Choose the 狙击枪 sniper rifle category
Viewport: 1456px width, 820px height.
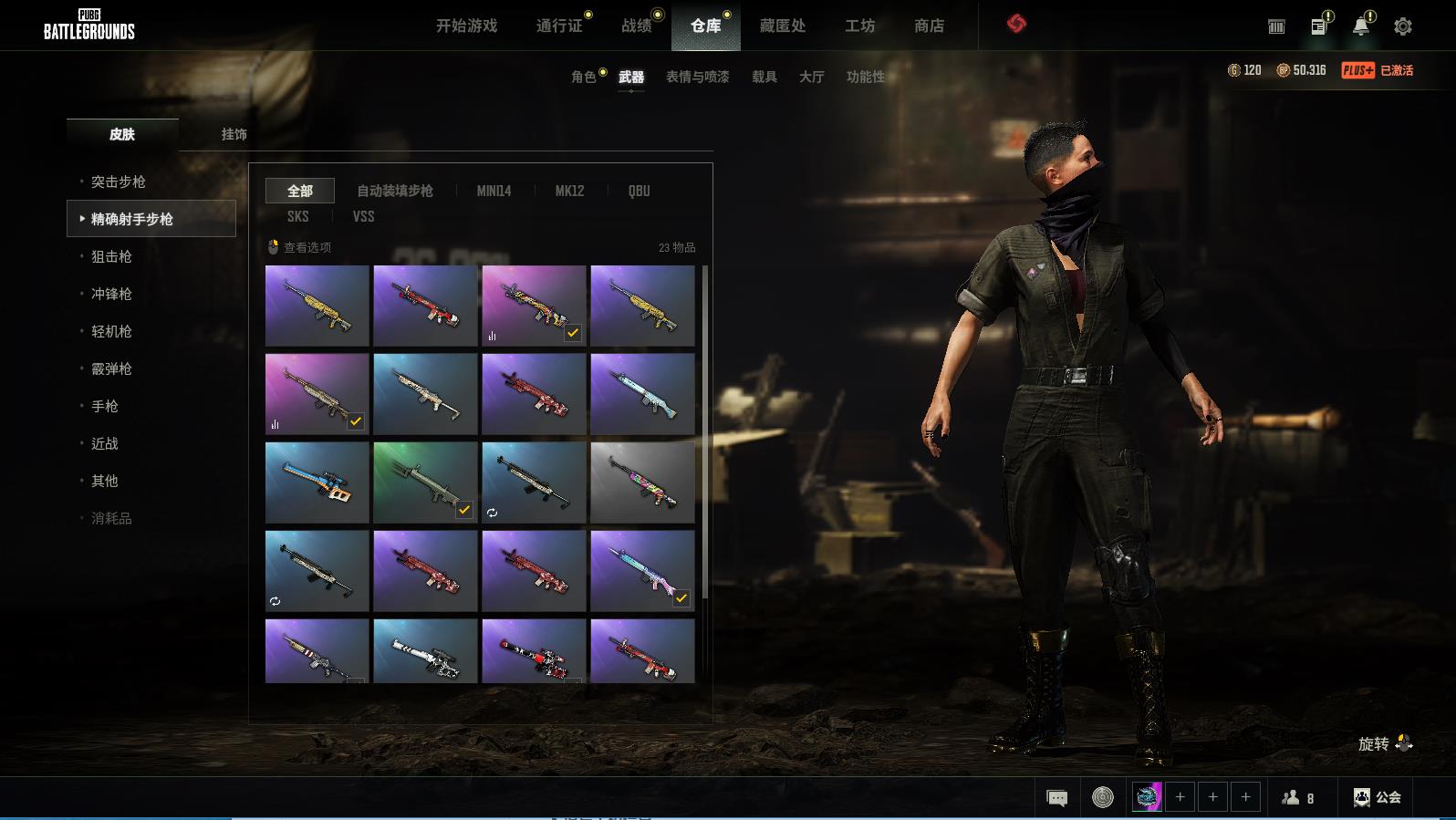coord(111,256)
